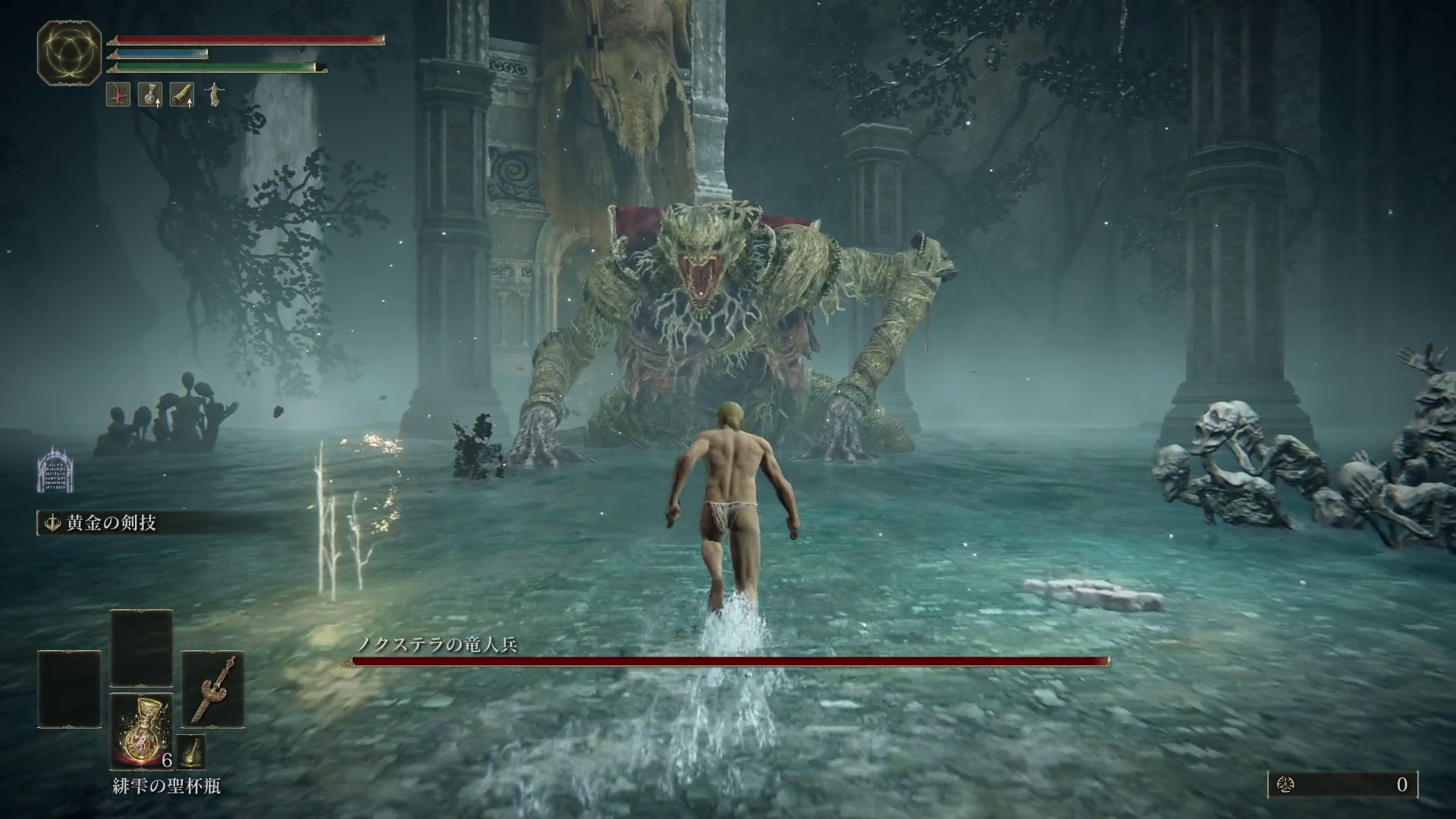Check the horn buff icon with arrow
This screenshot has height=819, width=1456.
coord(182,94)
